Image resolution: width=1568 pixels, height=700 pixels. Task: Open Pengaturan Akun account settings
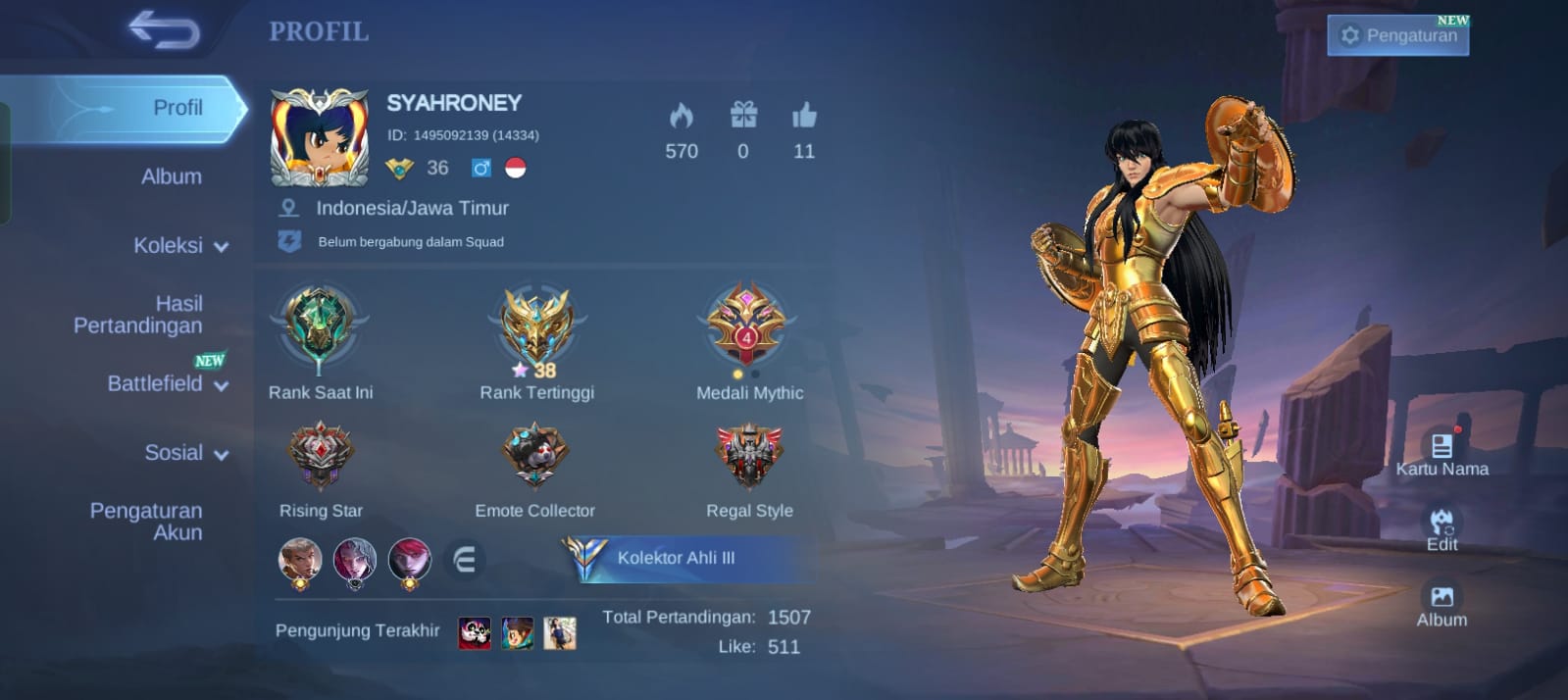(146, 522)
